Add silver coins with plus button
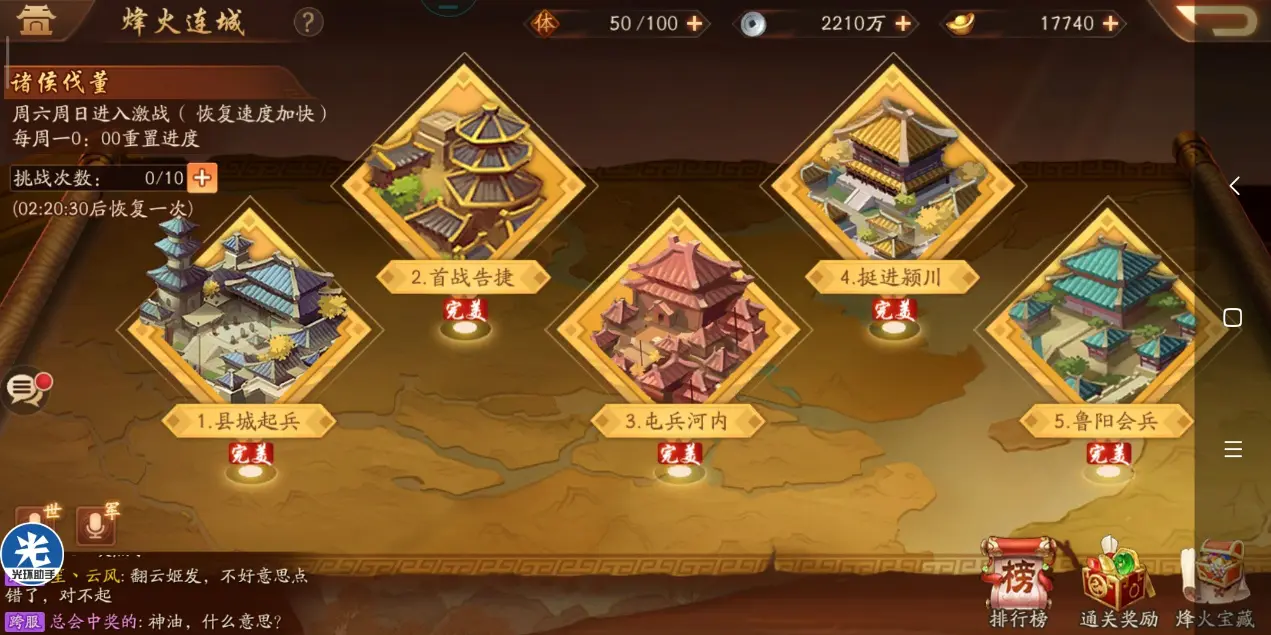This screenshot has height=635, width=1271. tap(903, 23)
